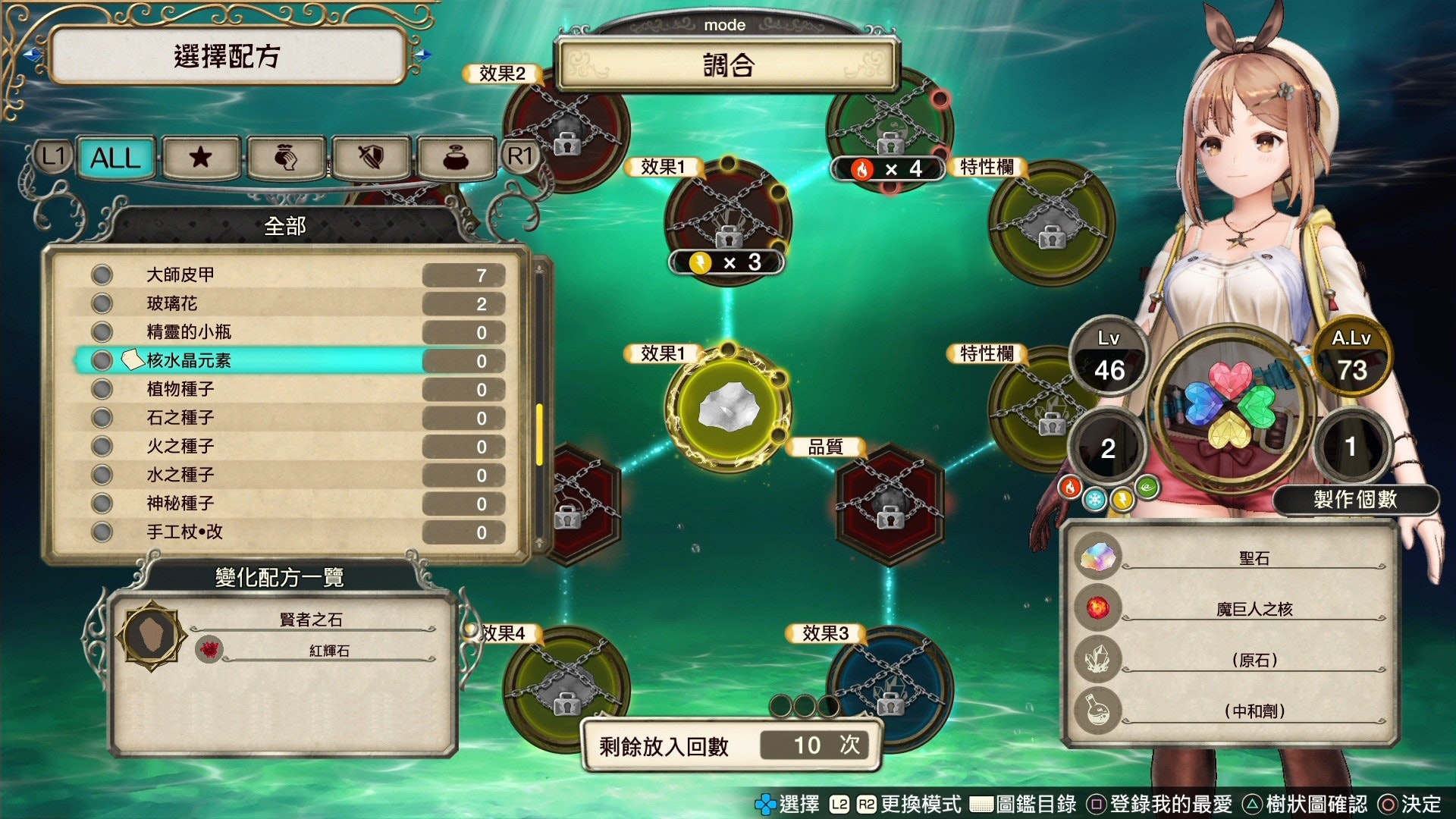Image resolution: width=1456 pixels, height=819 pixels.
Task: Choose the 植物種子 recipe
Action: click(288, 389)
